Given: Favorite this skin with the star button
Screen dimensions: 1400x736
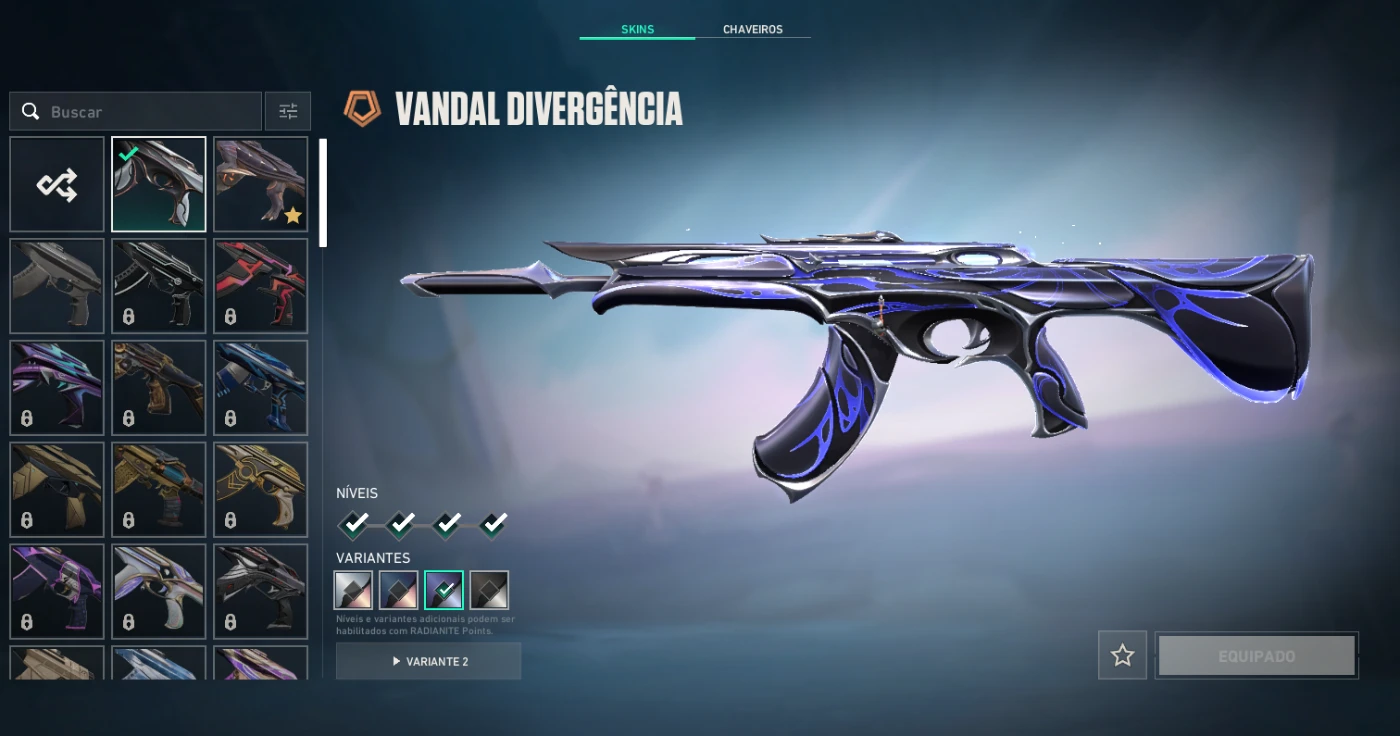Looking at the screenshot, I should tap(1122, 656).
